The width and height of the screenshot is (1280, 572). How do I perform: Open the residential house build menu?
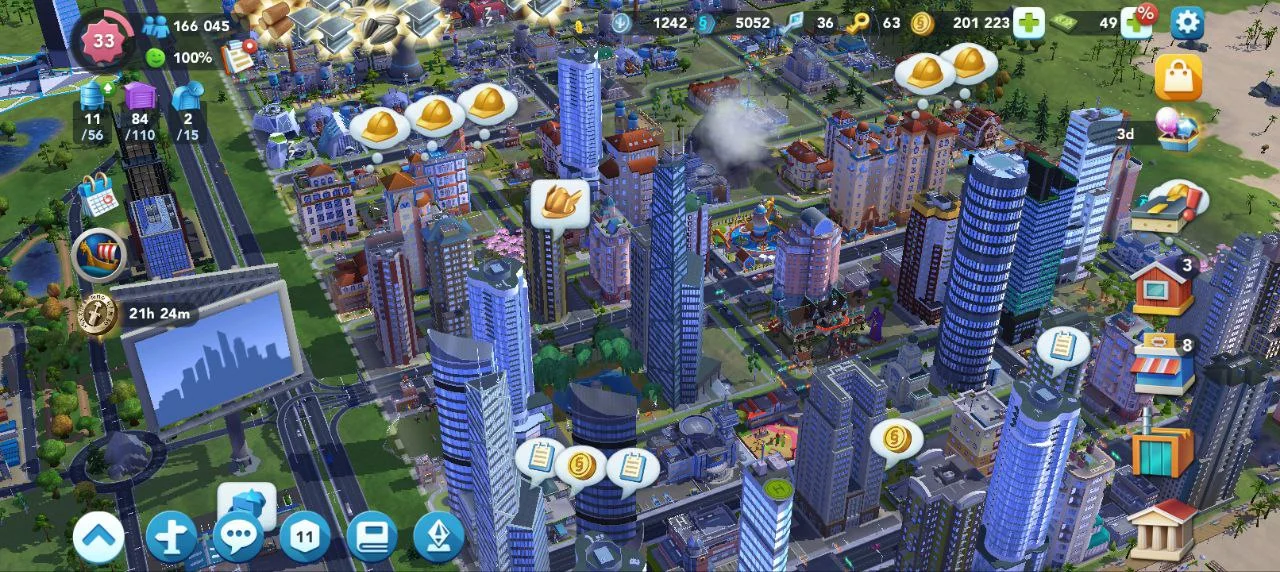click(x=1161, y=288)
